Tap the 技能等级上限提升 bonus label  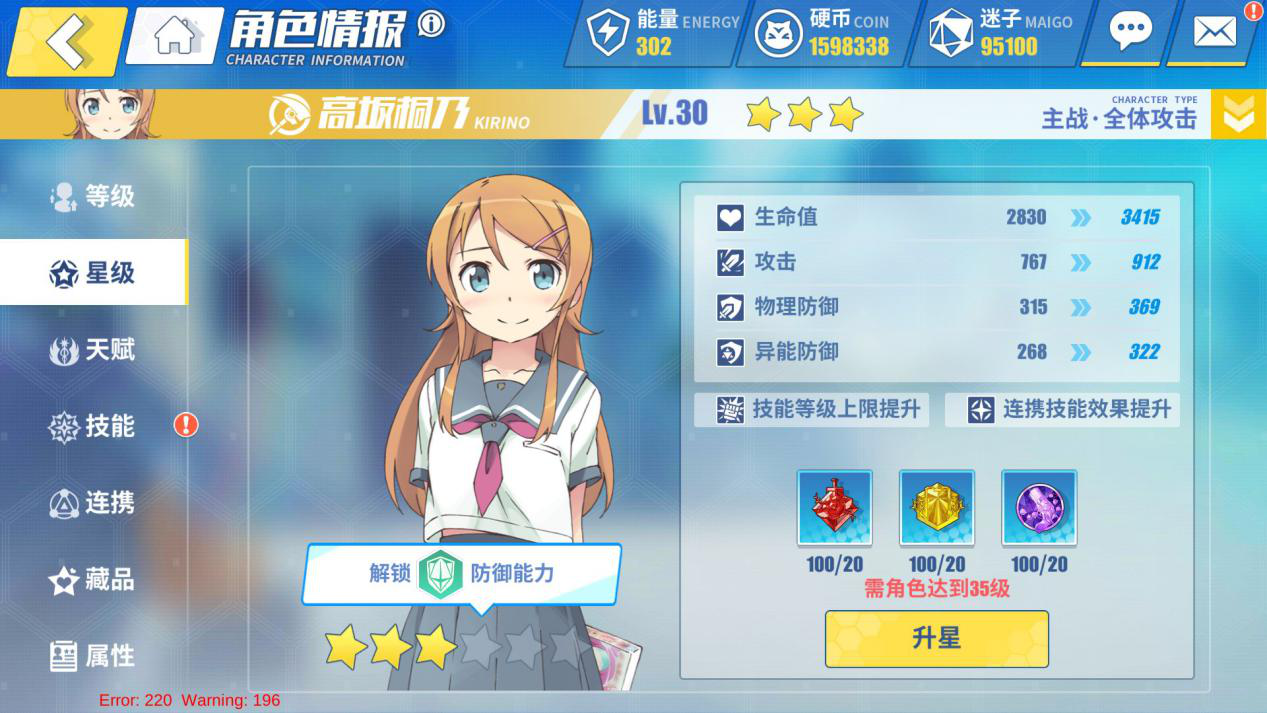[x=811, y=409]
